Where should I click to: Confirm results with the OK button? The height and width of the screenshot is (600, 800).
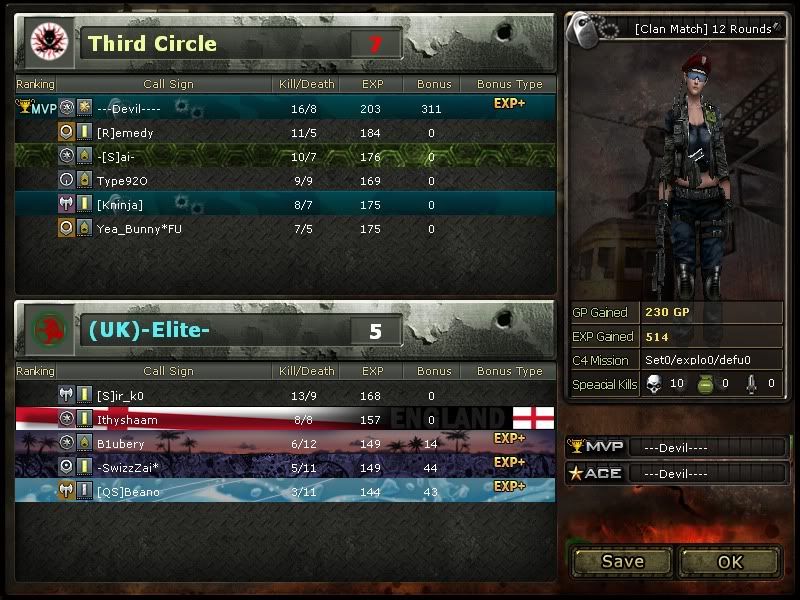tap(730, 561)
